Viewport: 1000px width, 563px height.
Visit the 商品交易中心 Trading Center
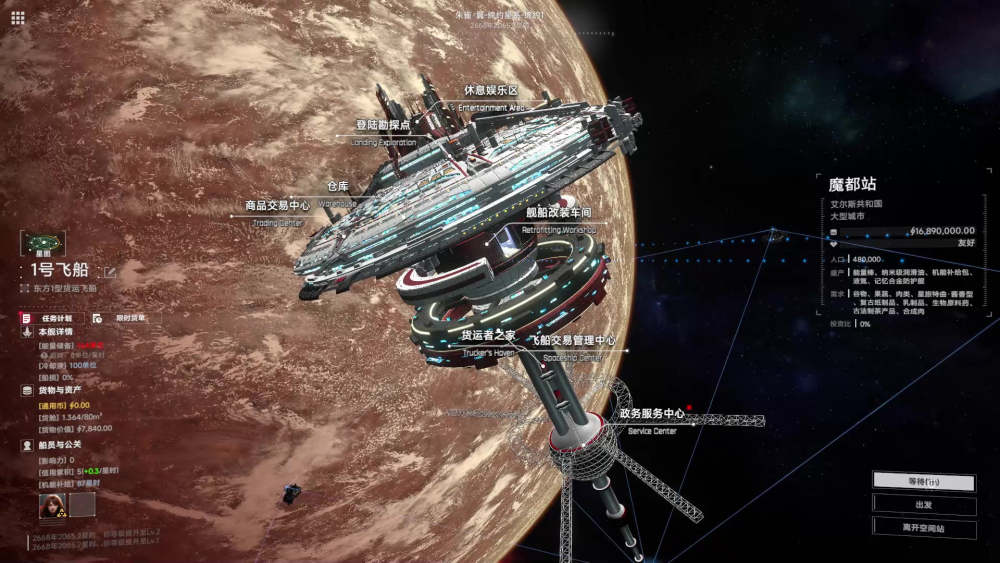click(x=278, y=206)
